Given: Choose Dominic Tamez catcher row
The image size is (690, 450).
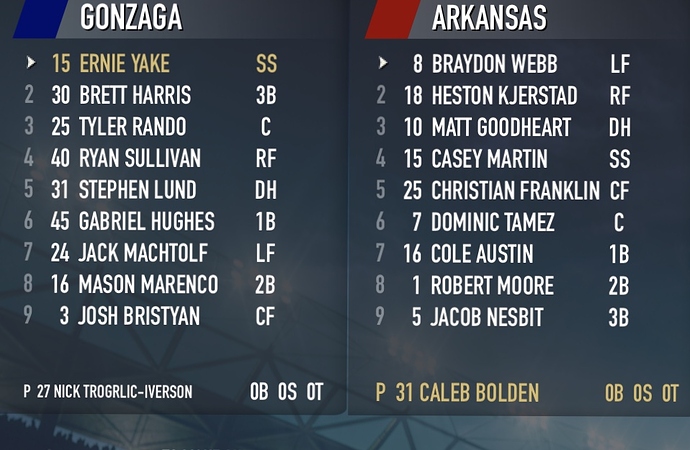Looking at the screenshot, I should tap(493, 222).
